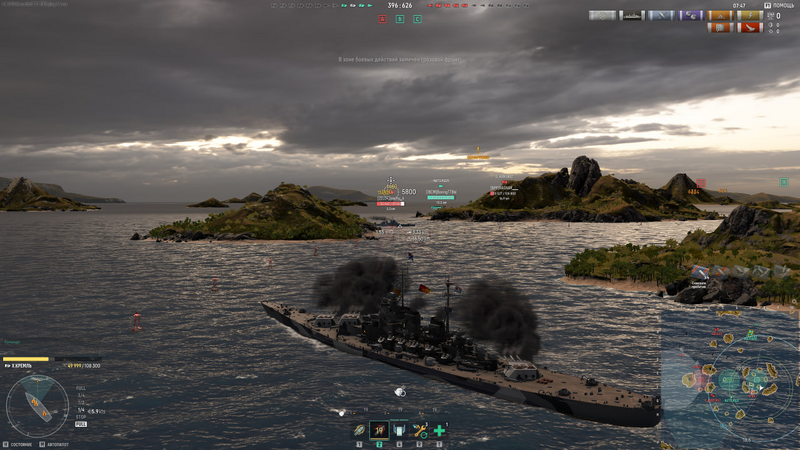
Task: Activate the Damage Control Party consumable
Action: (399, 431)
